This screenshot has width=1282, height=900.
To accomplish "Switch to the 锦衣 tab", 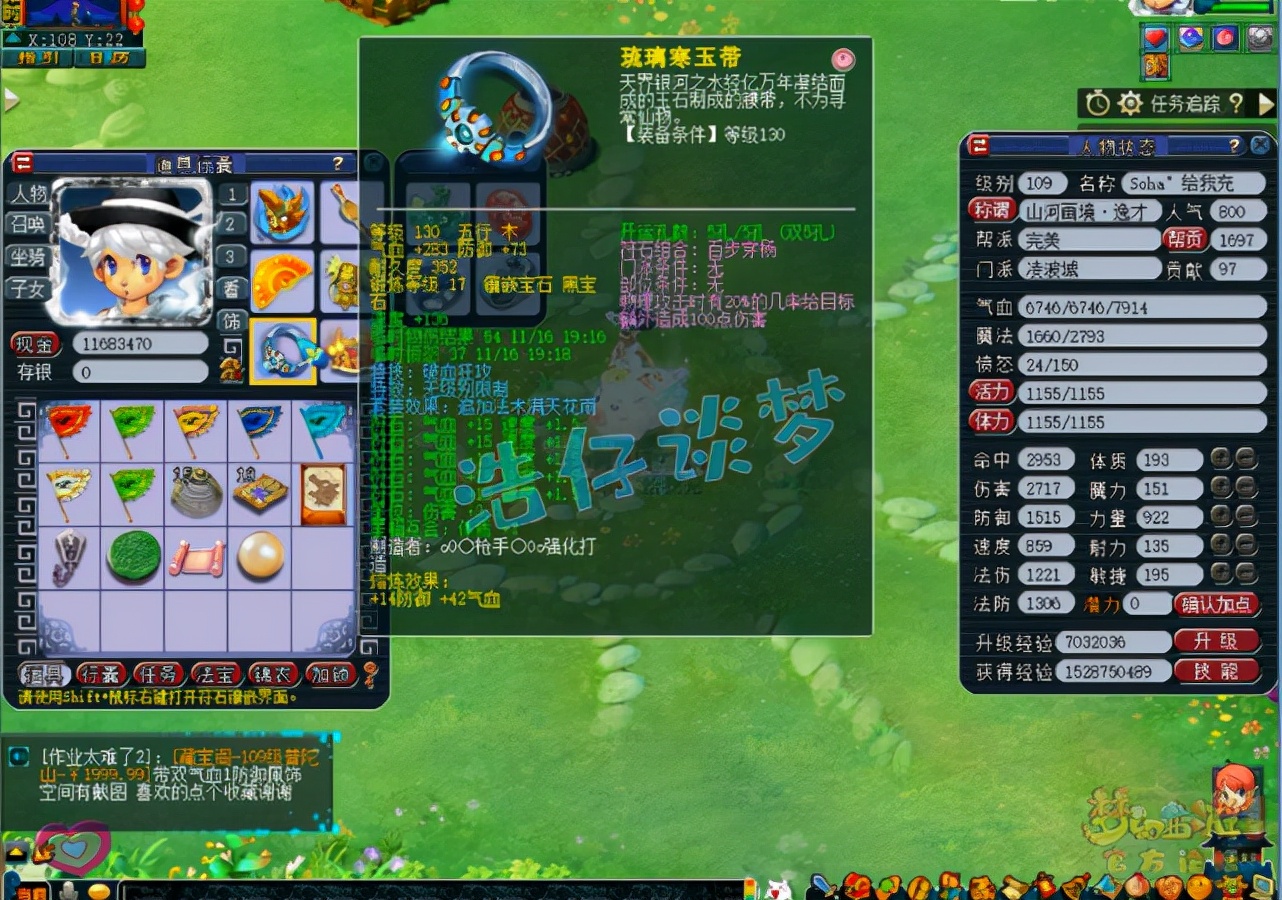I will (273, 672).
